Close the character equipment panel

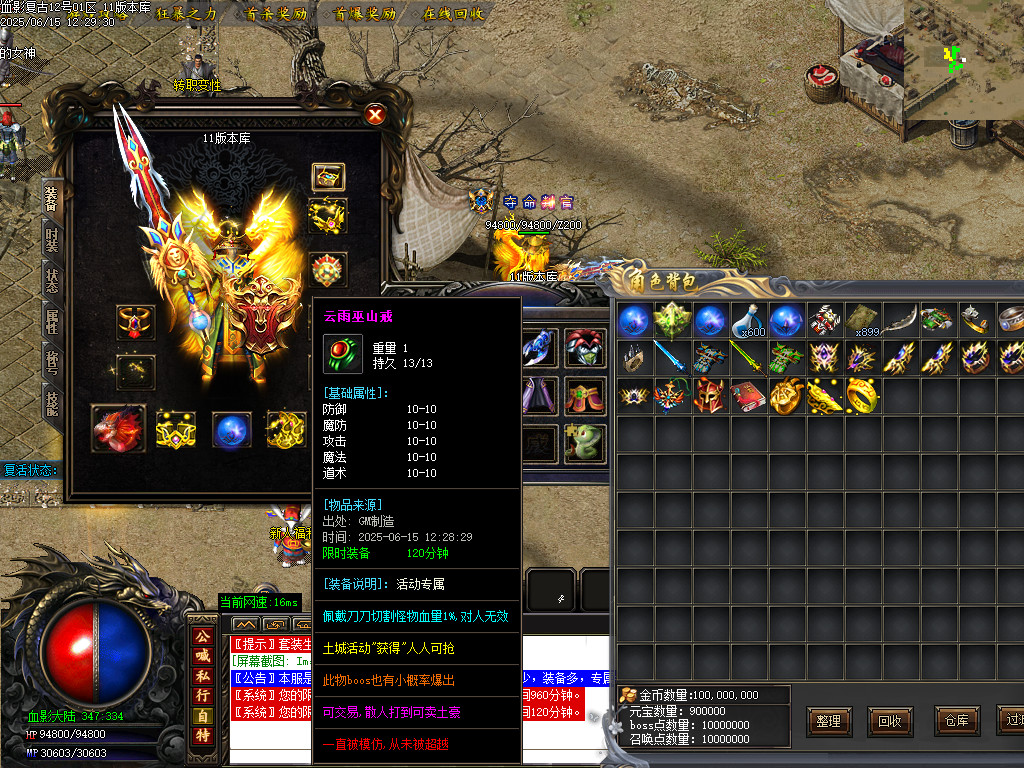tap(375, 114)
